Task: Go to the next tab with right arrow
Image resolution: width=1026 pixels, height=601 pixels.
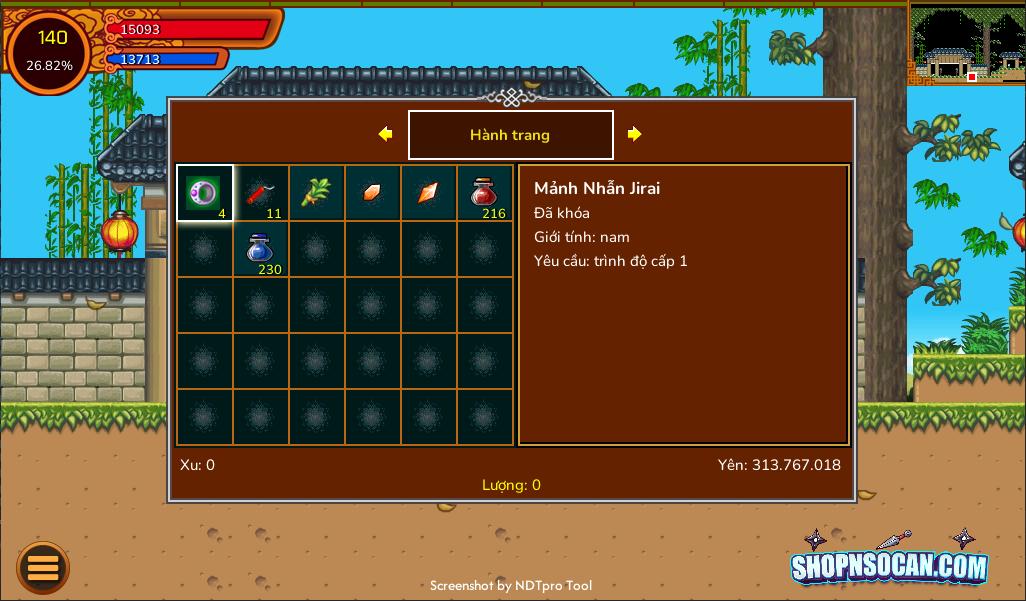Action: point(634,134)
